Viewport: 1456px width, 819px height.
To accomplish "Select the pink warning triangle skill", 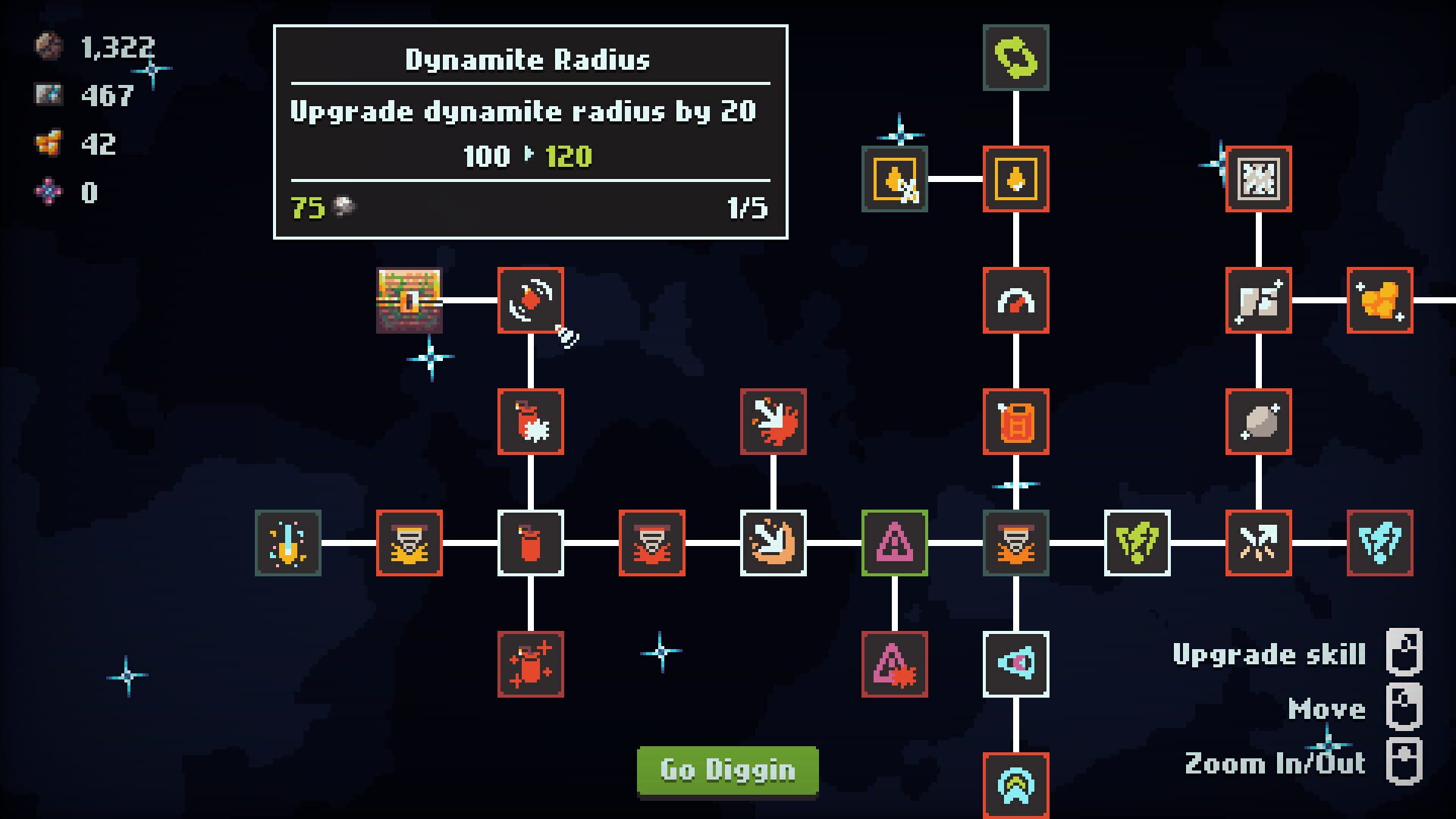I will pos(895,543).
